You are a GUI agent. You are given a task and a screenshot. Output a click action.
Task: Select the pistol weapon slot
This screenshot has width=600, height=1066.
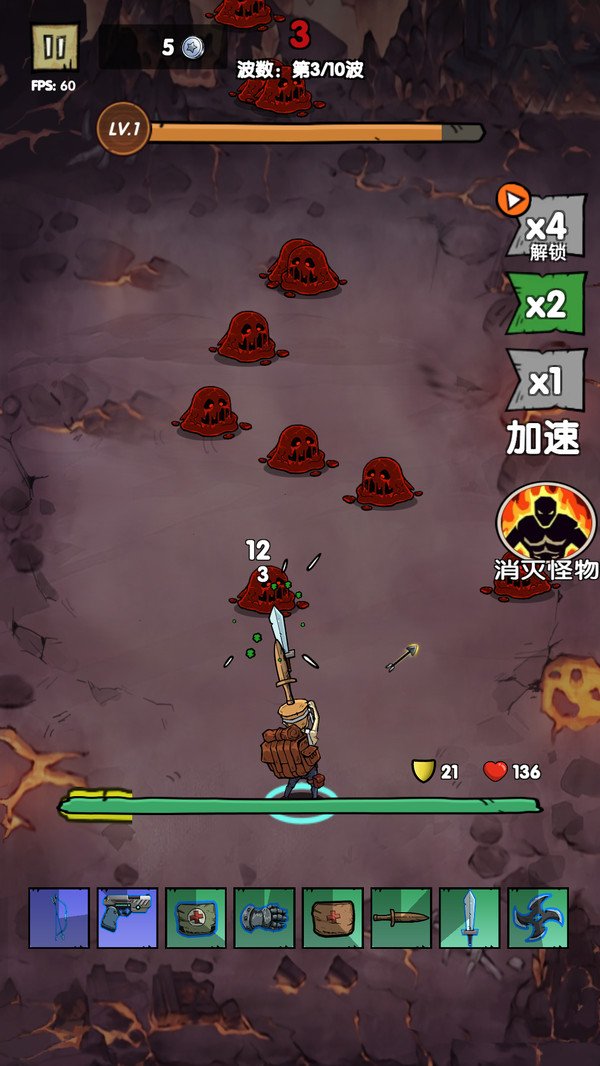point(128,918)
